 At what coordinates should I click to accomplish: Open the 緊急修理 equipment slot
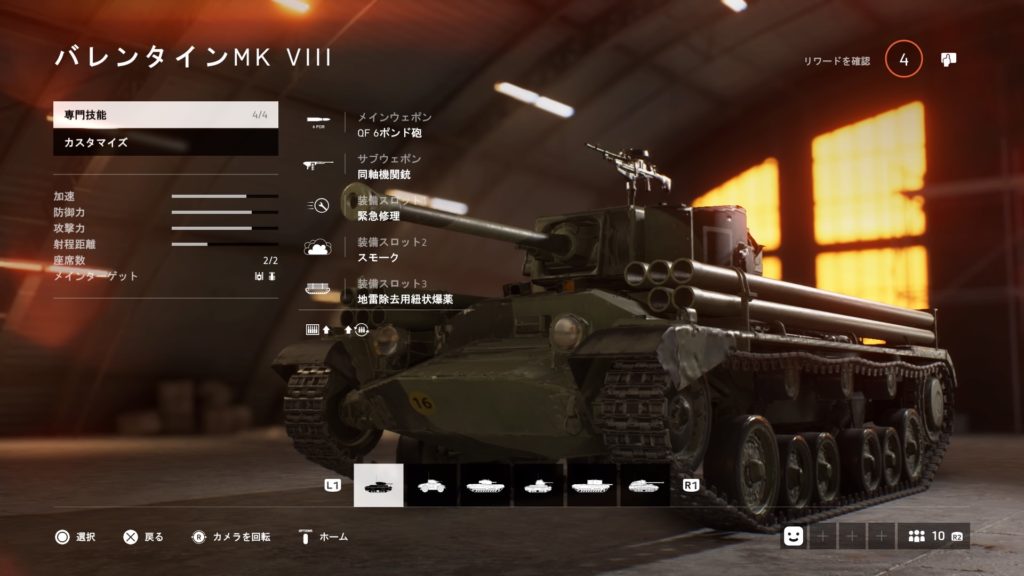click(384, 207)
